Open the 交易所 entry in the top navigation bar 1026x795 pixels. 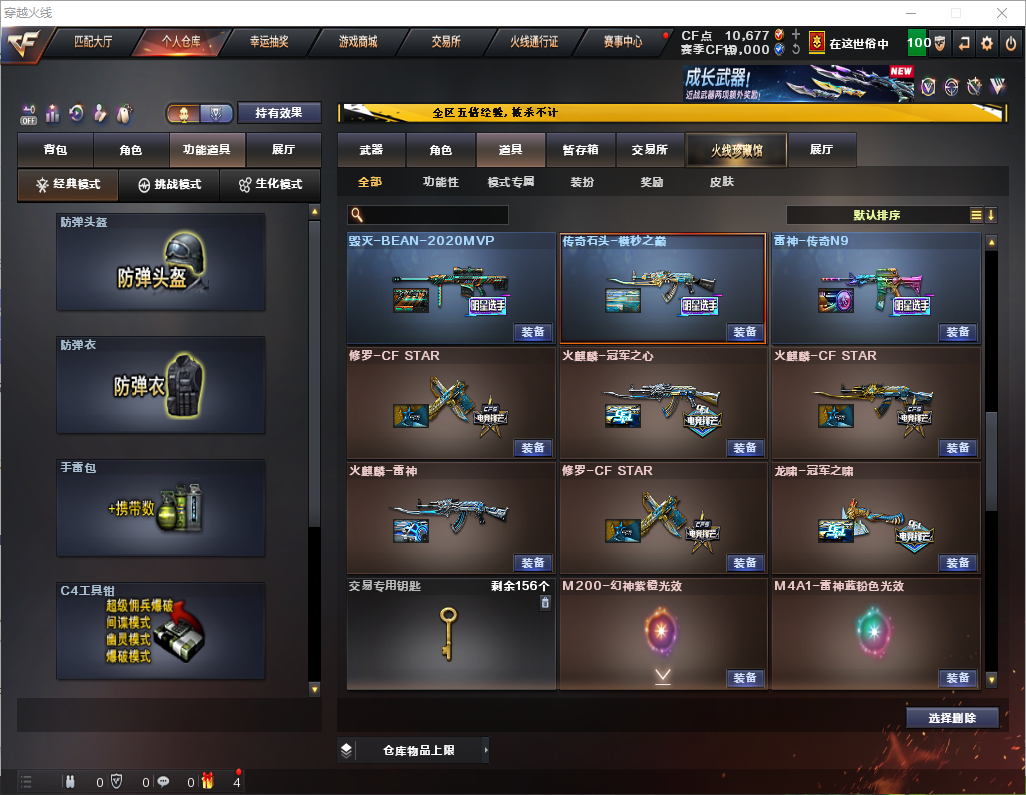point(446,42)
